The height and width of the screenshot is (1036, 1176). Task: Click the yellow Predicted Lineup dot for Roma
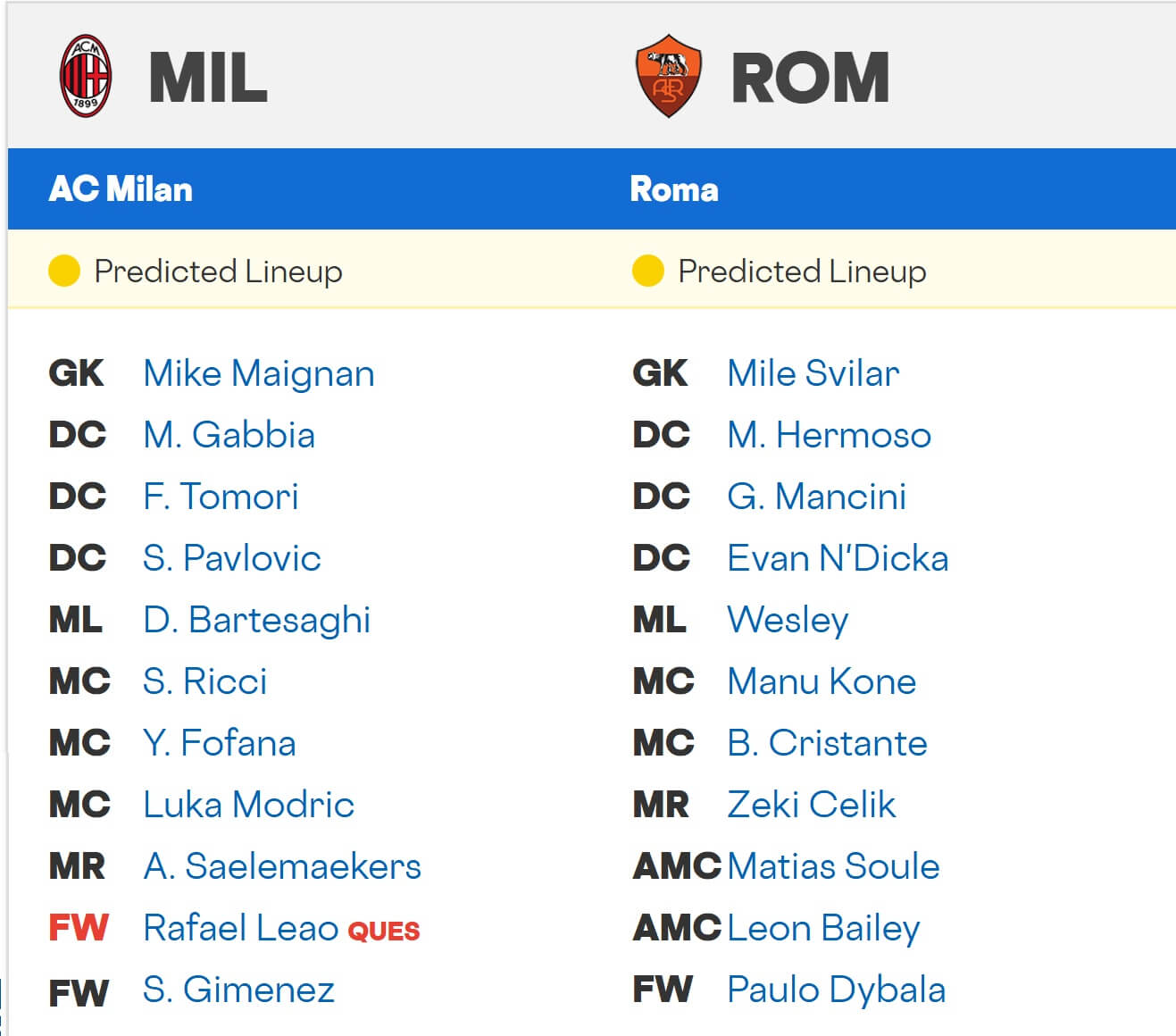(x=648, y=271)
